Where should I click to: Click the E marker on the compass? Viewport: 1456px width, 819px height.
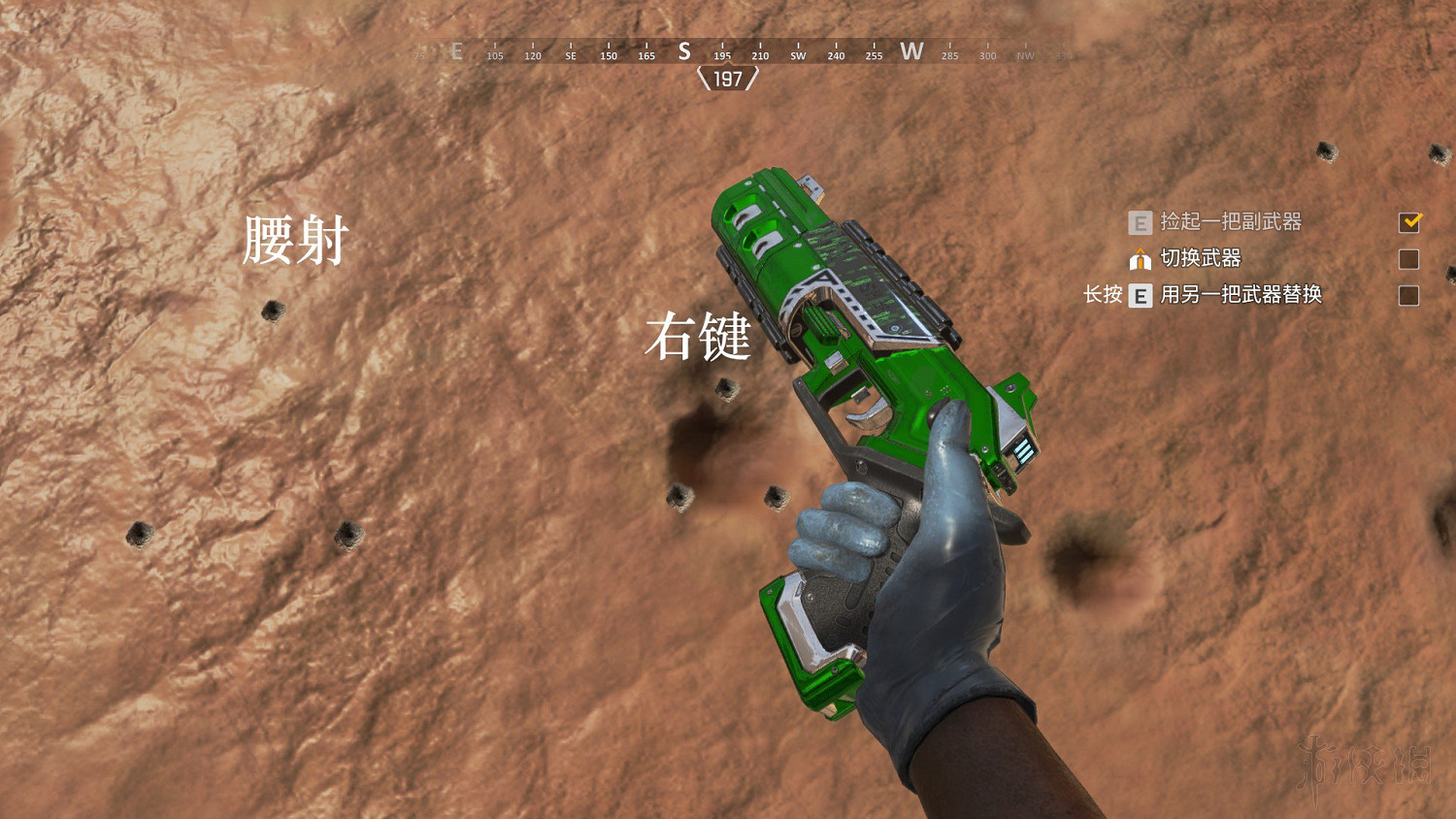[456, 51]
